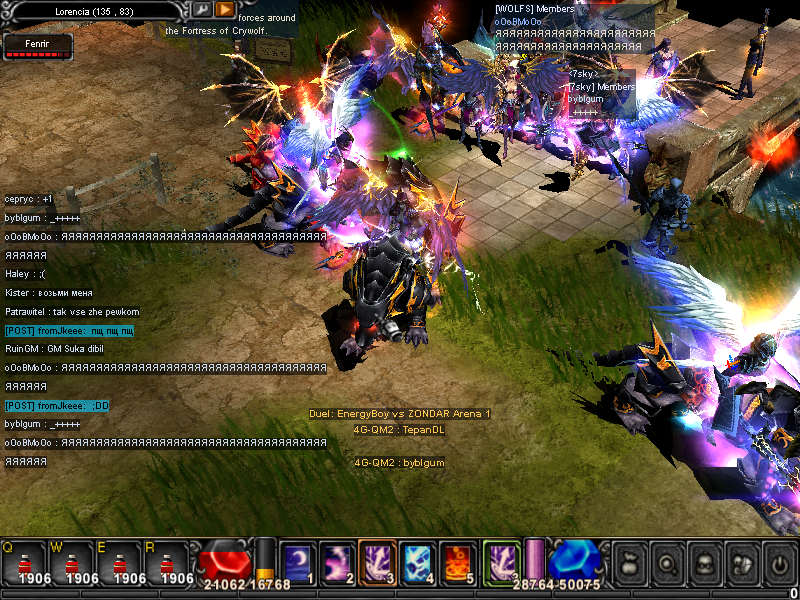Click the power icon system button
This screenshot has width=800, height=600.
point(778,563)
